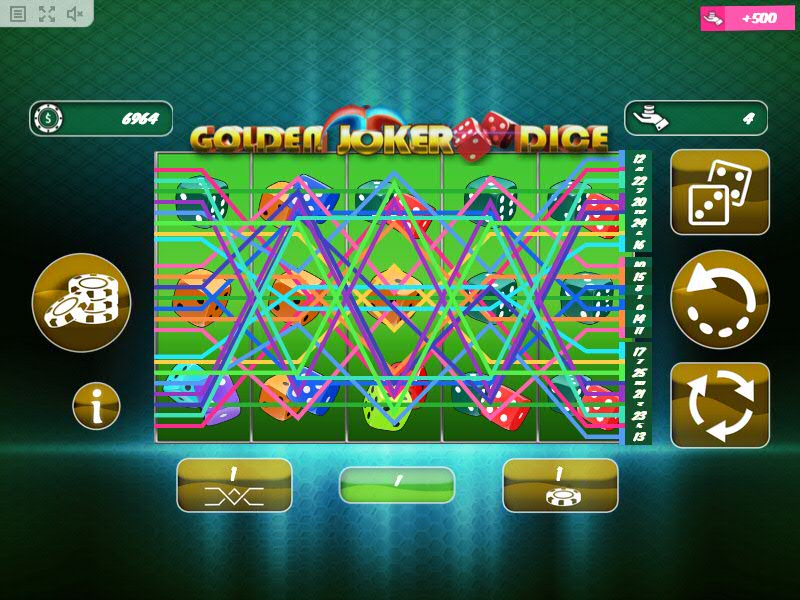
Task: Toggle fullscreen mode
Action: [x=47, y=13]
